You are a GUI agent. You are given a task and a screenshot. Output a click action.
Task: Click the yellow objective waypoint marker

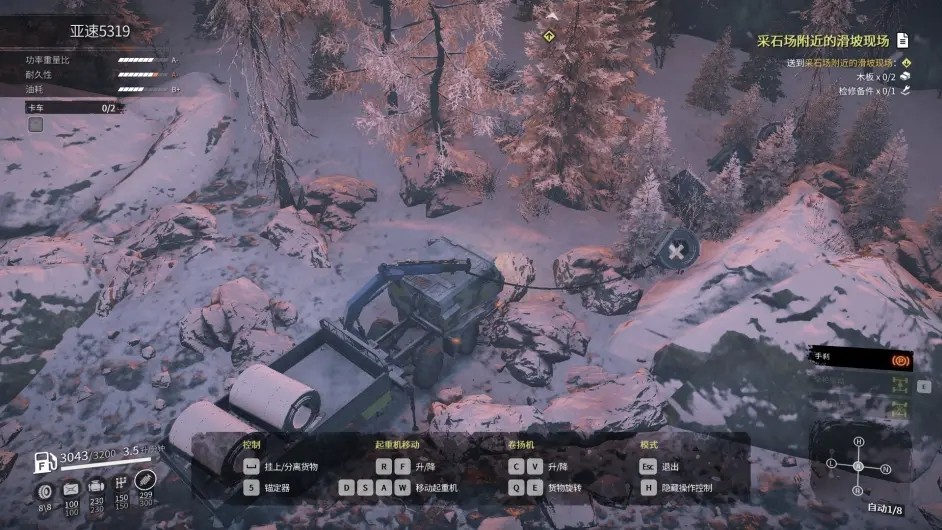548,36
